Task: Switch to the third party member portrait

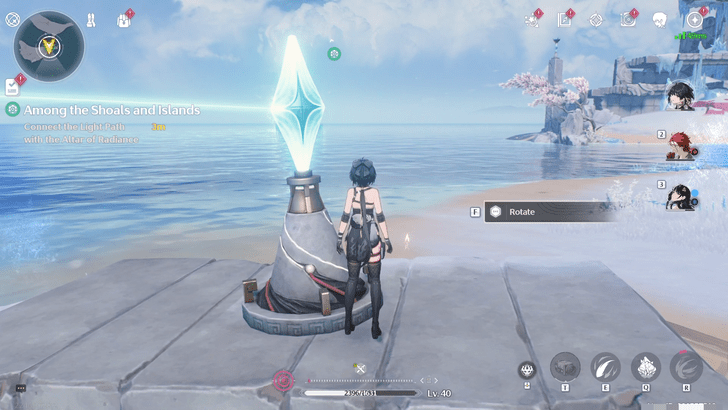Action: (682, 196)
